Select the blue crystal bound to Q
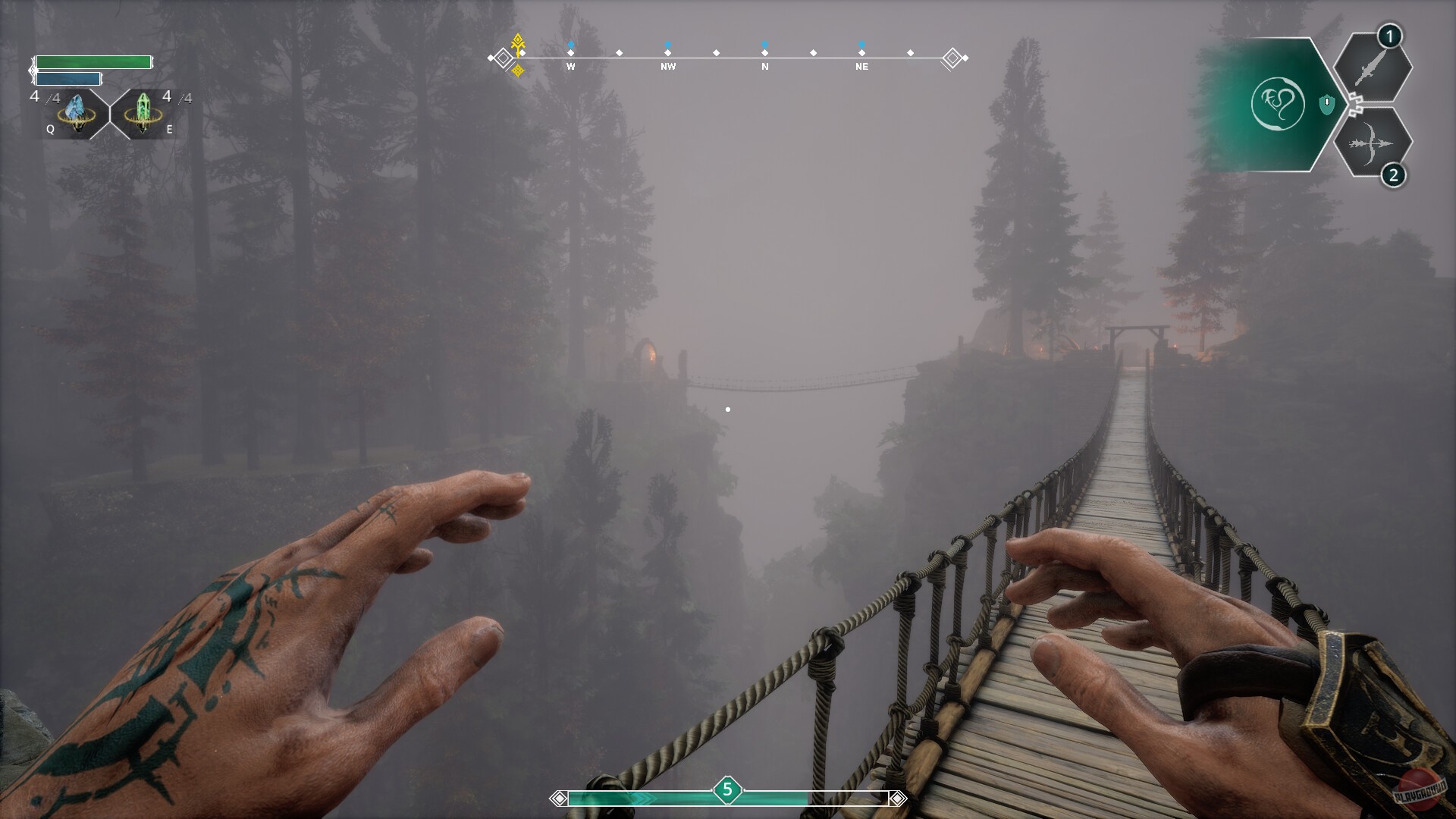This screenshot has height=819, width=1456. (76, 115)
